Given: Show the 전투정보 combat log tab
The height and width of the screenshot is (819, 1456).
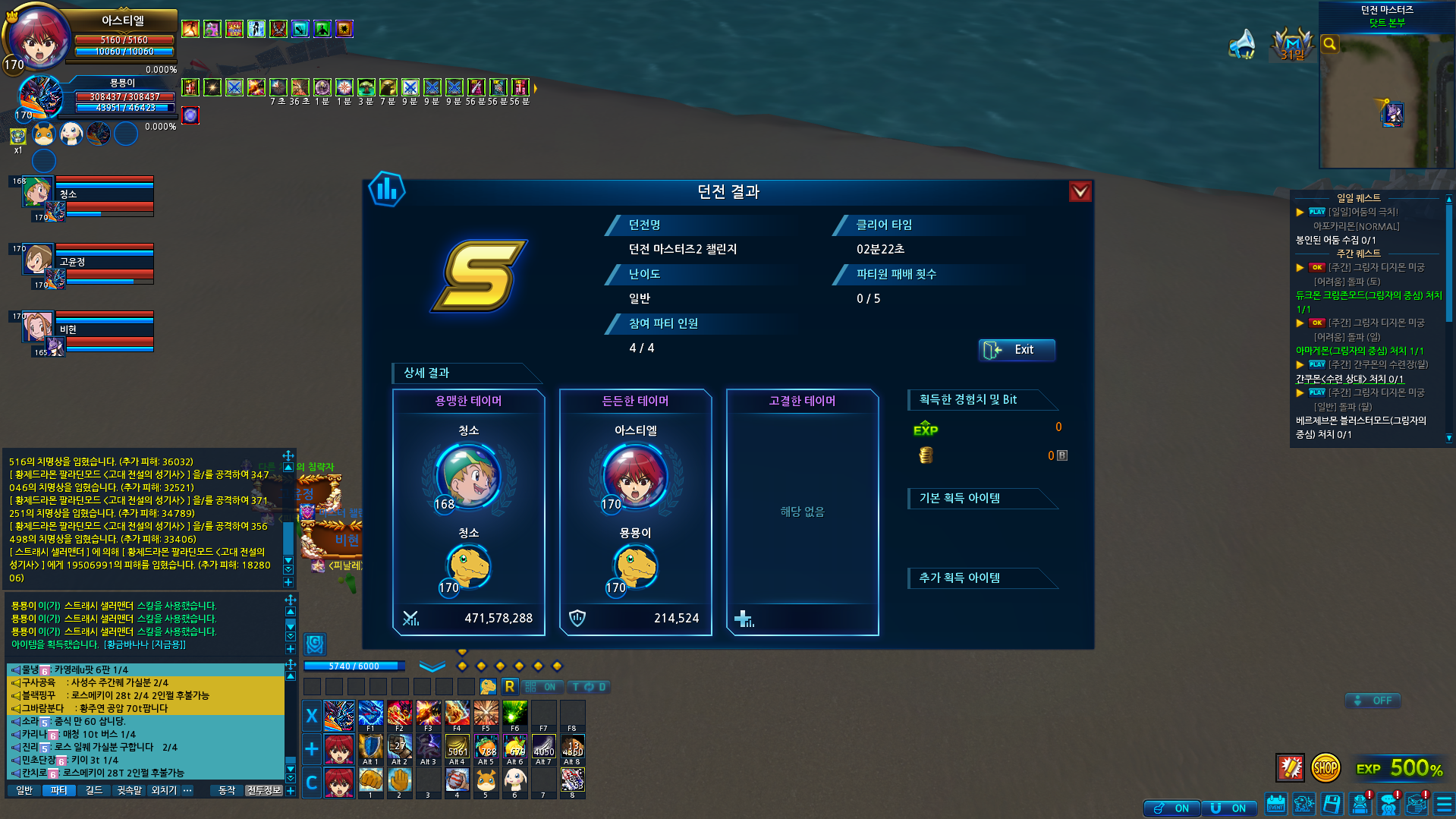Looking at the screenshot, I should point(263,791).
